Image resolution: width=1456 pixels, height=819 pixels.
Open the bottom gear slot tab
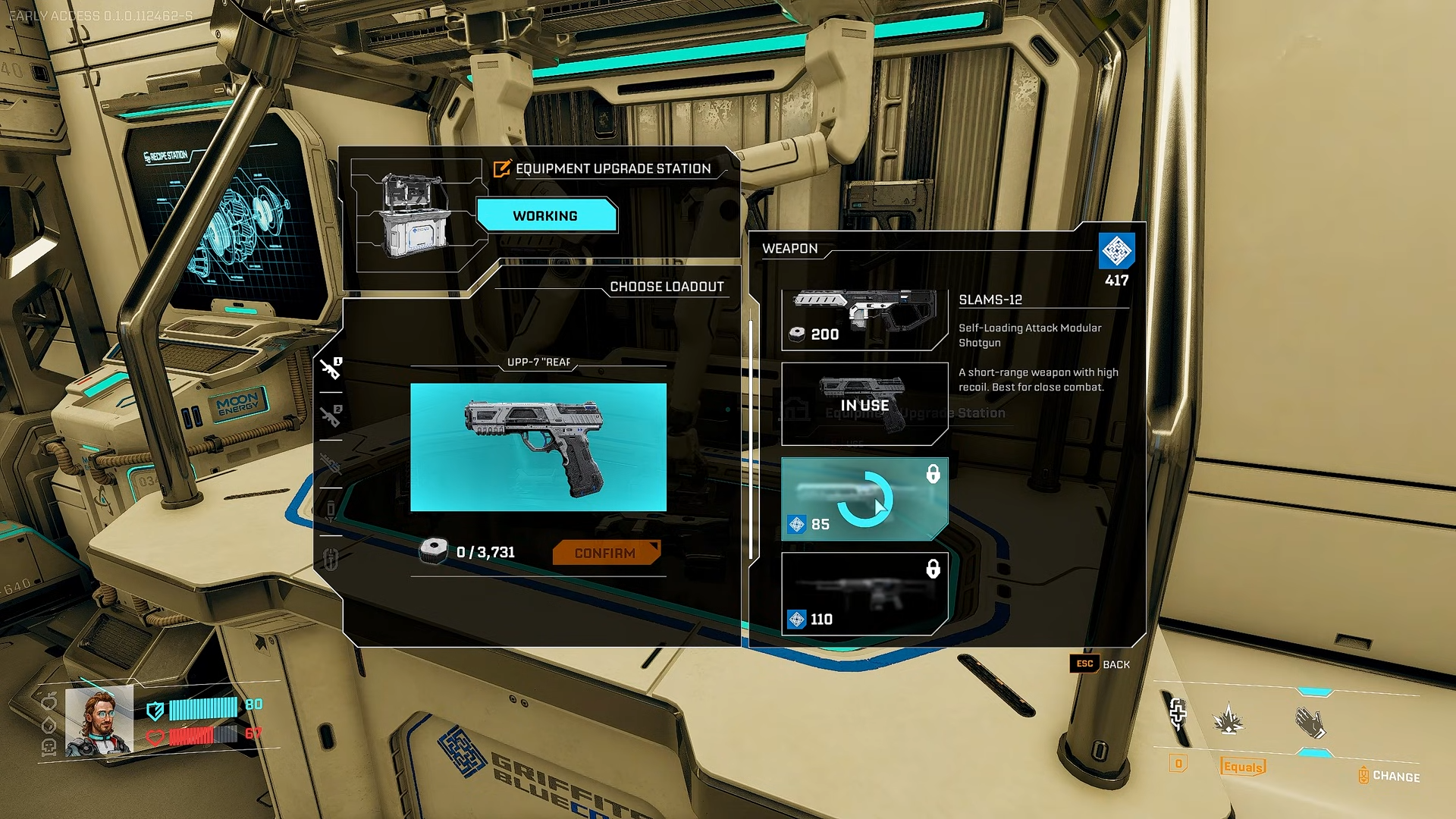(x=331, y=559)
